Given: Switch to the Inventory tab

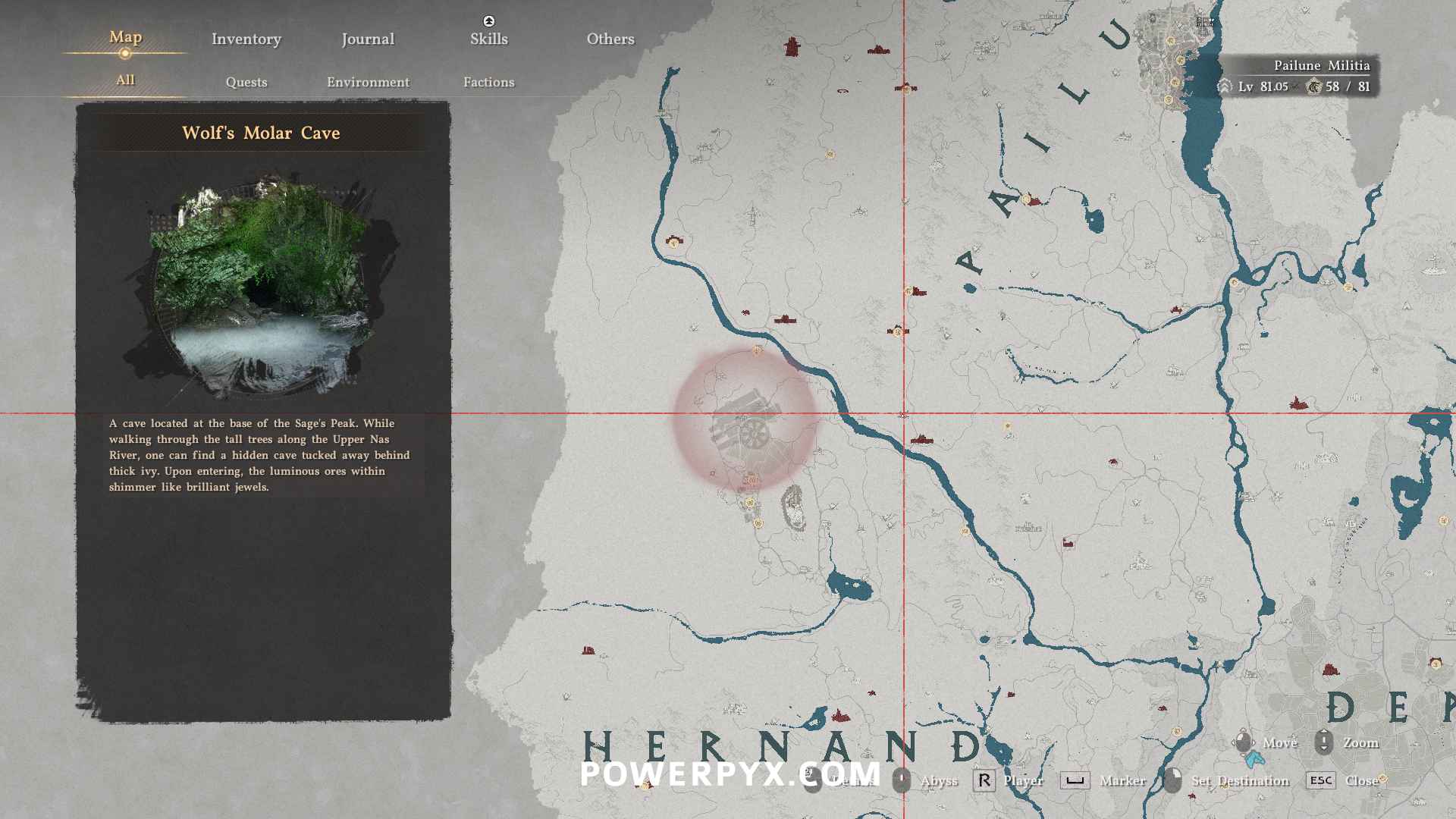Looking at the screenshot, I should tap(246, 39).
